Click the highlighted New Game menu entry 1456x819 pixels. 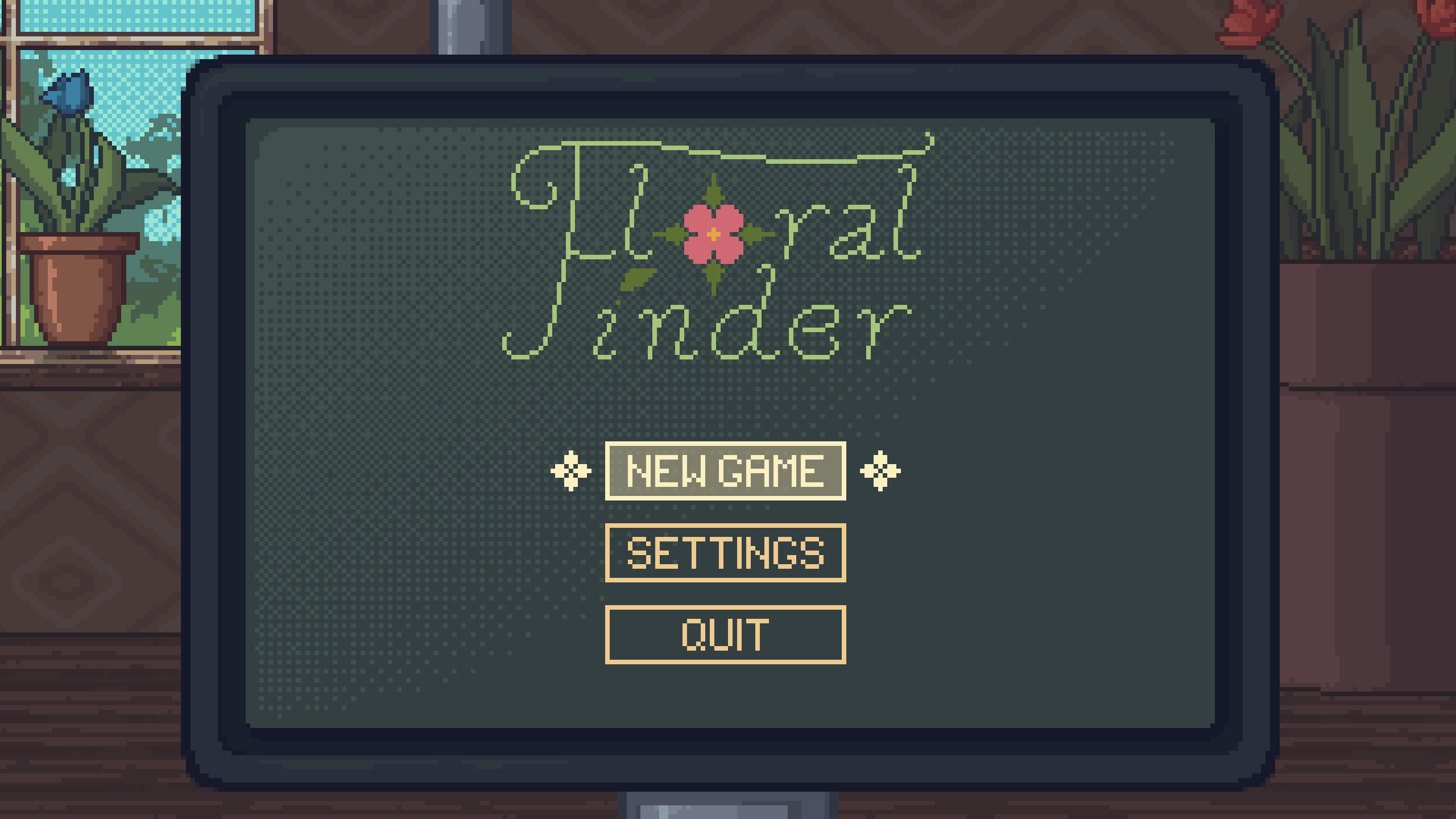coord(724,471)
